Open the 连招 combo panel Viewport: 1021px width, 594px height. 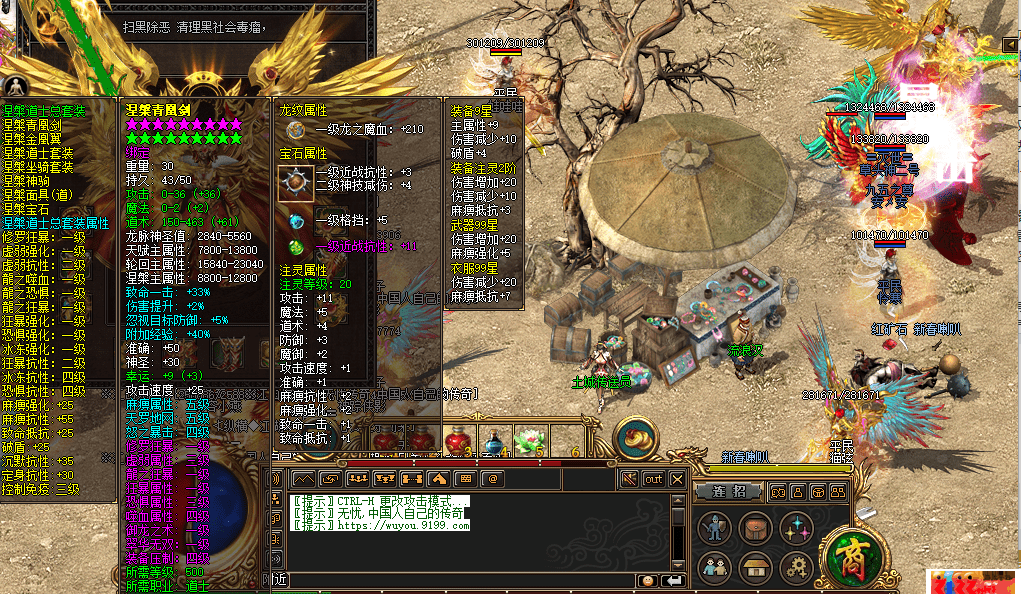729,492
